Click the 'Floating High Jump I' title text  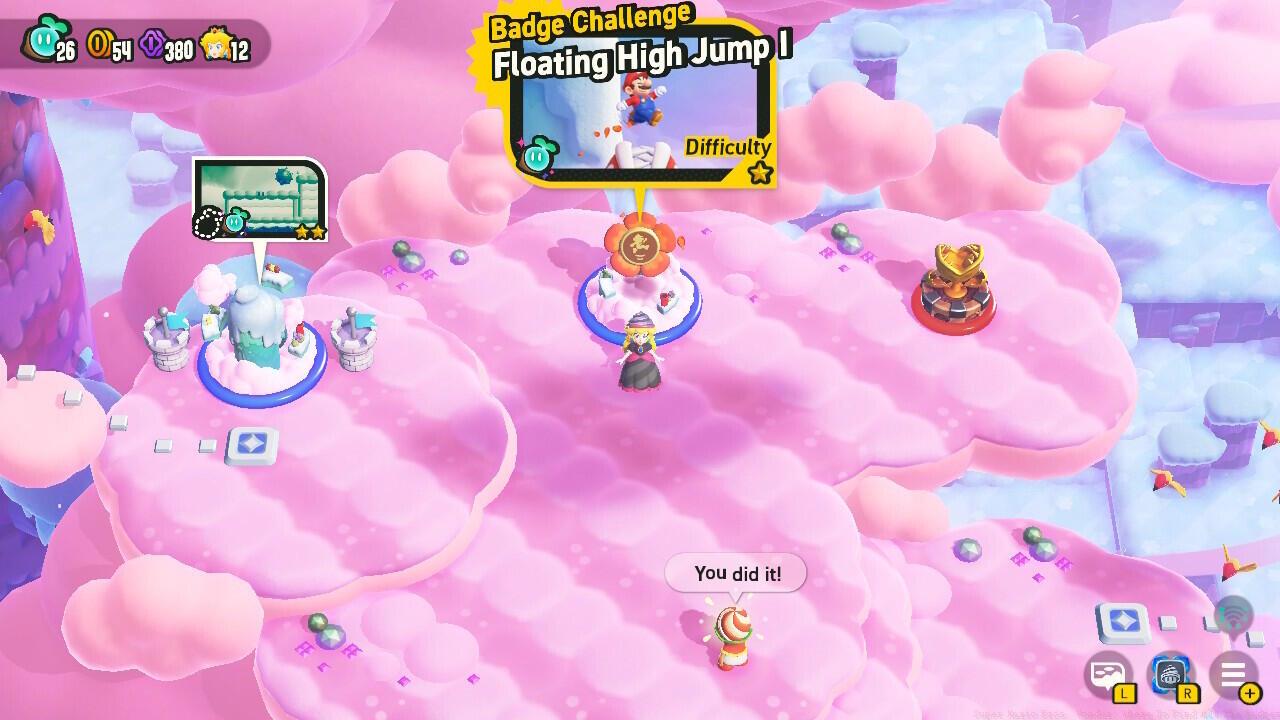click(632, 56)
